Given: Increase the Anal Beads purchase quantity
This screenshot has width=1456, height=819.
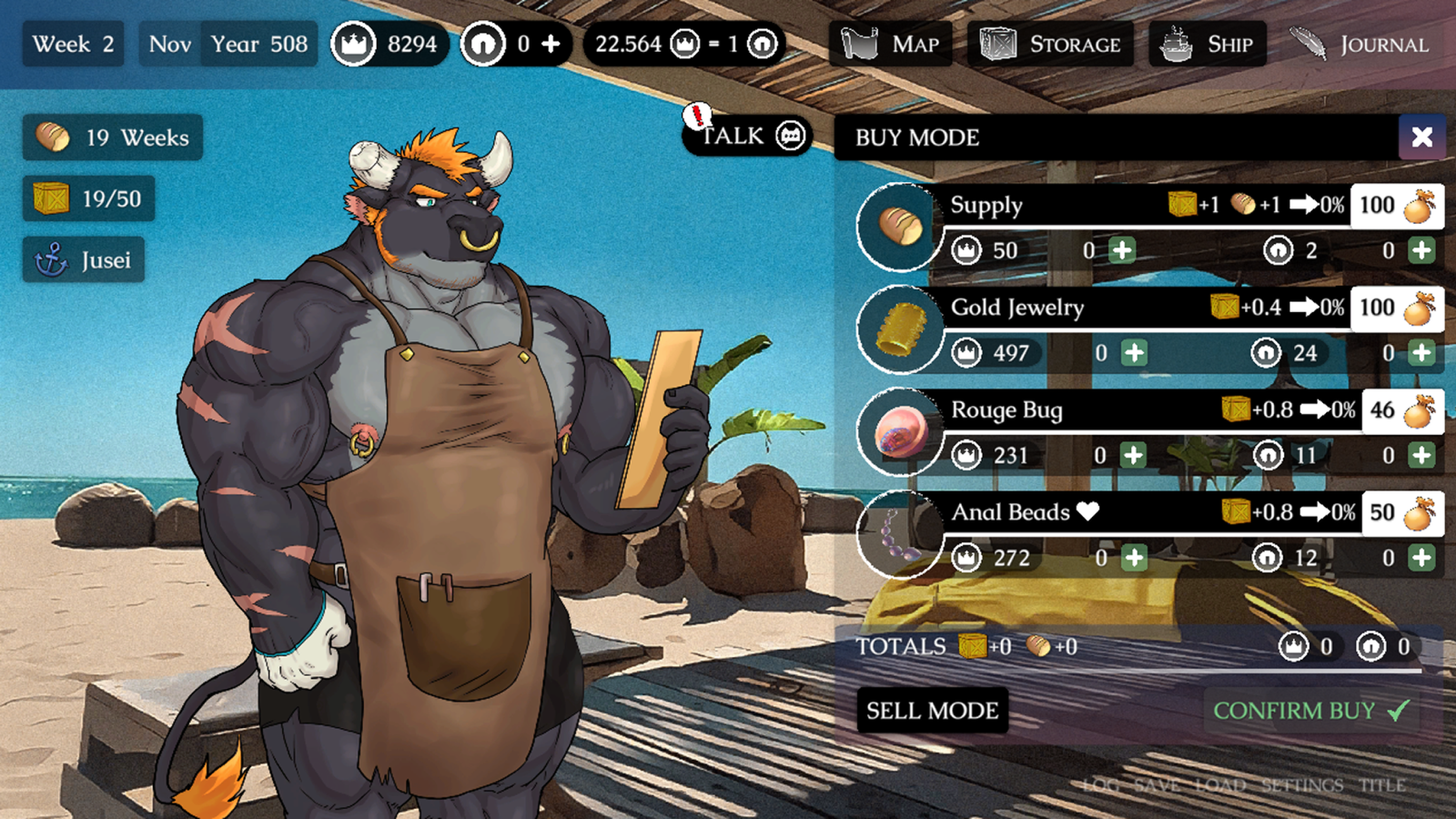Looking at the screenshot, I should click(1133, 558).
